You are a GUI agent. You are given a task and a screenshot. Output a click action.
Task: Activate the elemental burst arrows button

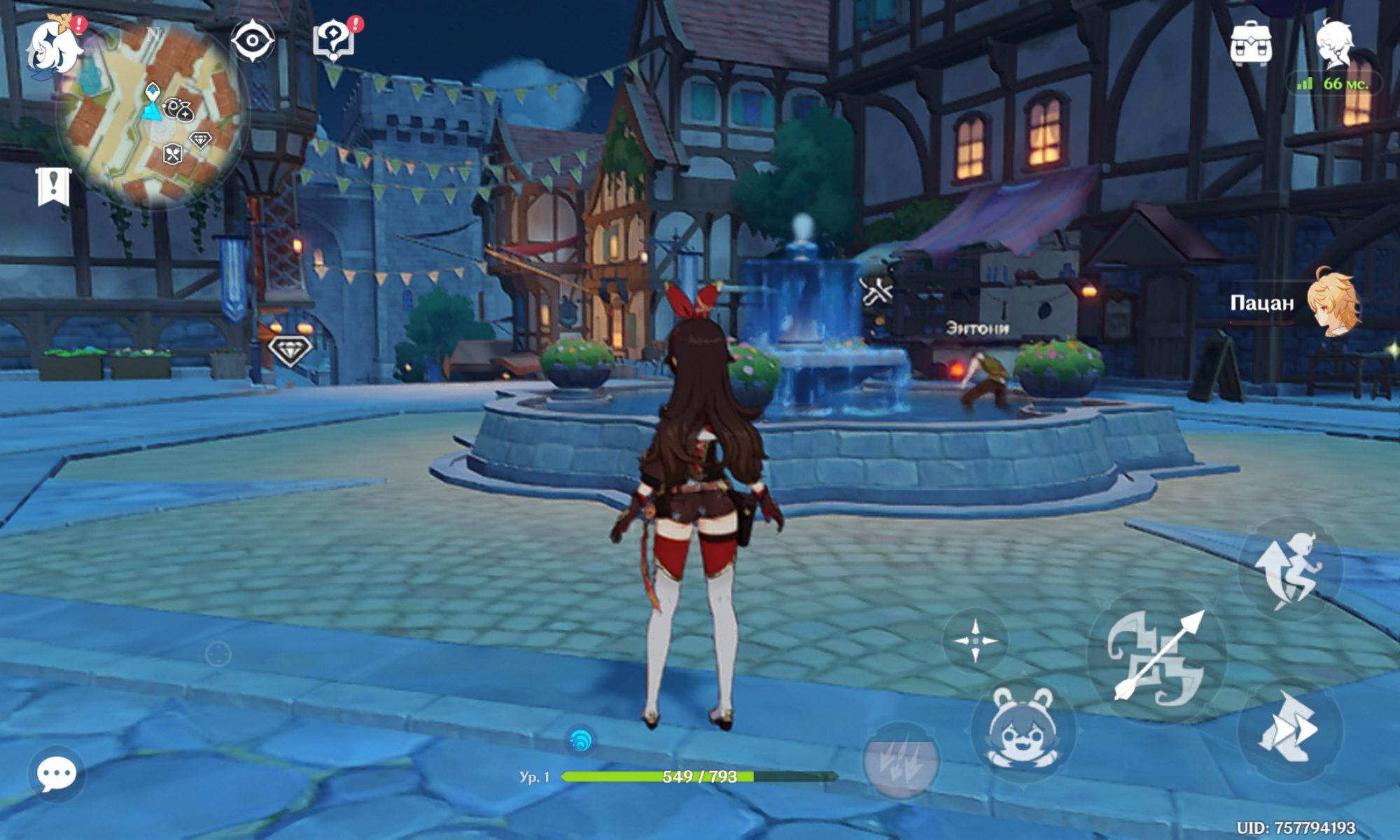coord(901,761)
